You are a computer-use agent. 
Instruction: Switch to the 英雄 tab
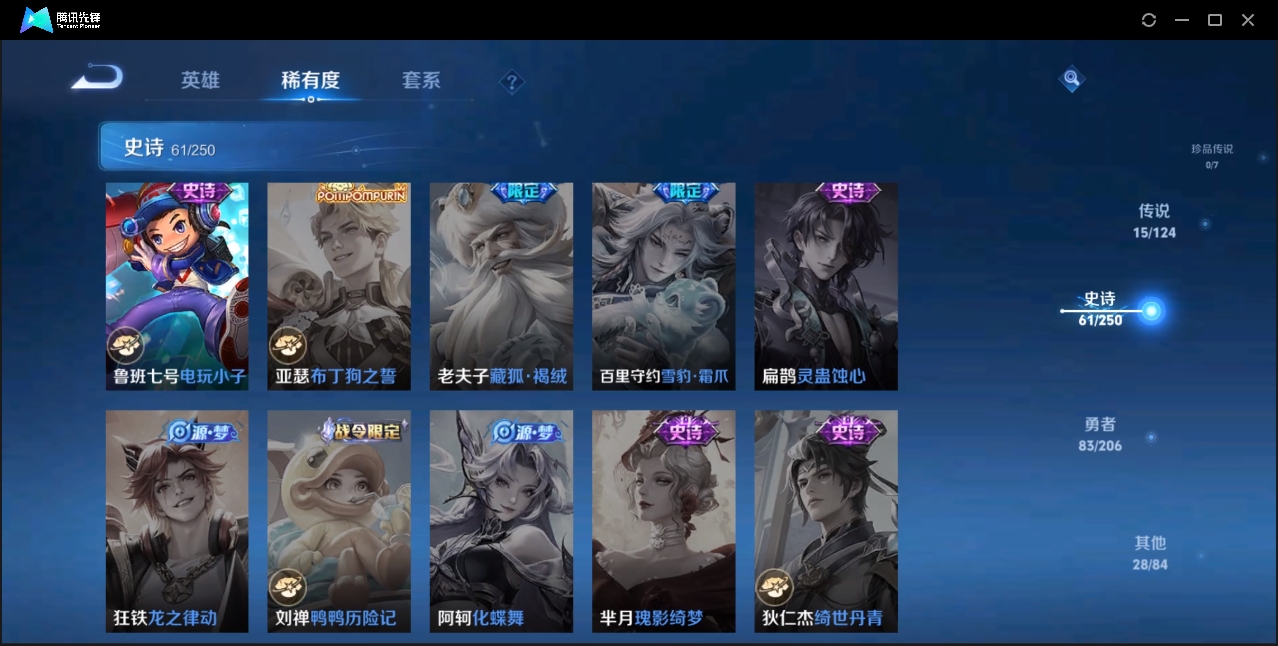pos(200,80)
